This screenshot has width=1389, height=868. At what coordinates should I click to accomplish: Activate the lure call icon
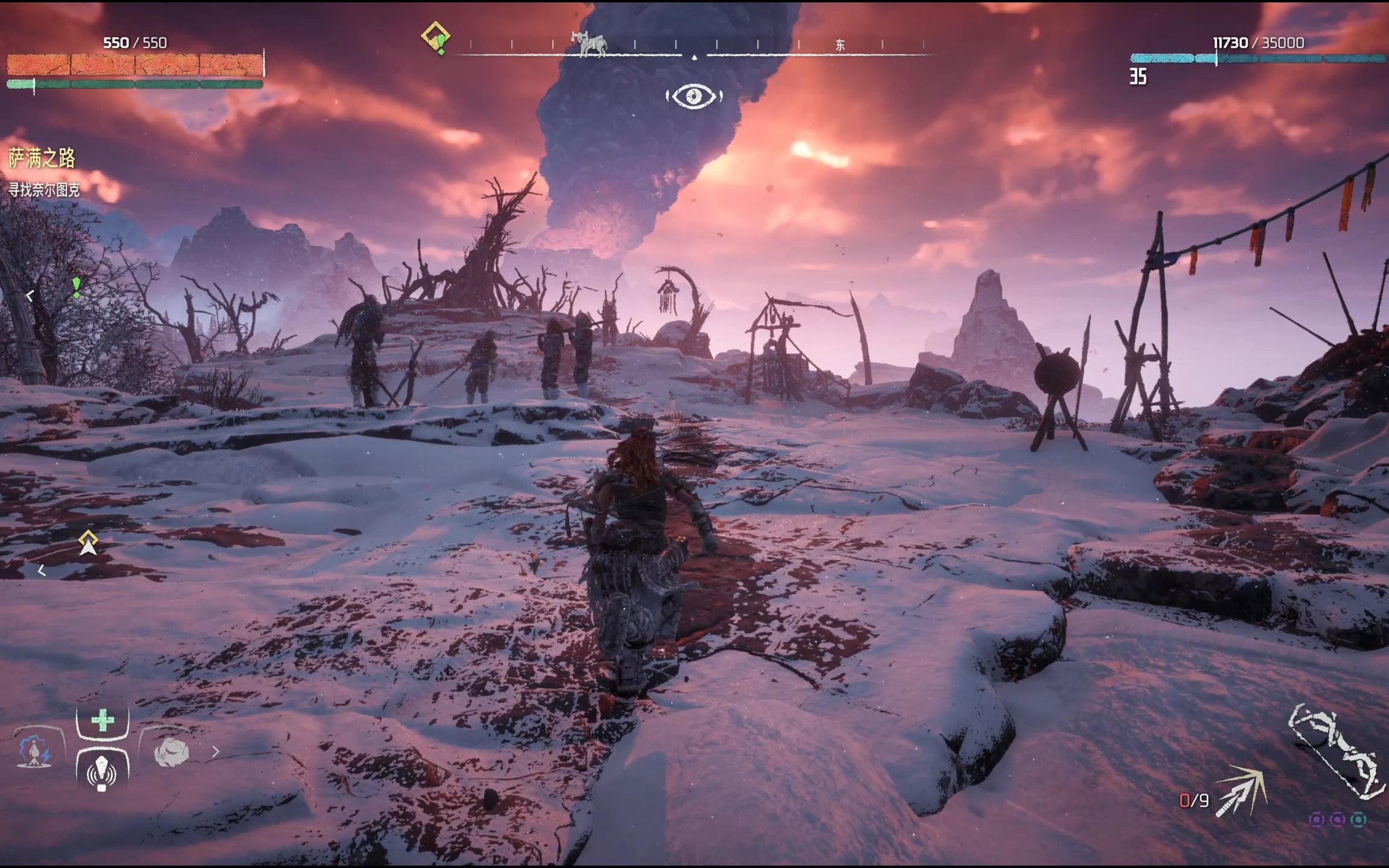click(x=102, y=772)
